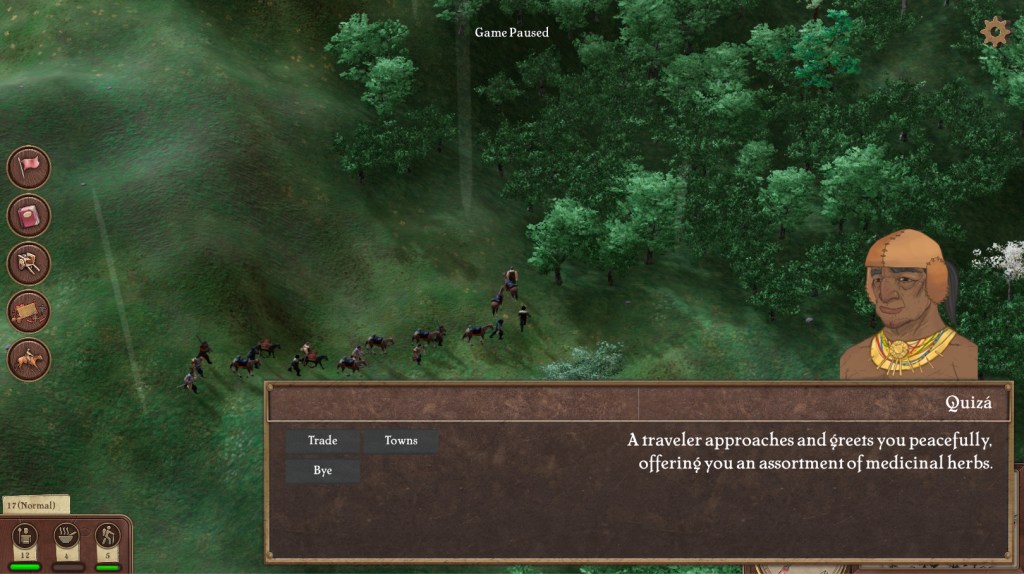The width and height of the screenshot is (1024, 574).
Task: Open the red book journal icon
Action: [29, 215]
